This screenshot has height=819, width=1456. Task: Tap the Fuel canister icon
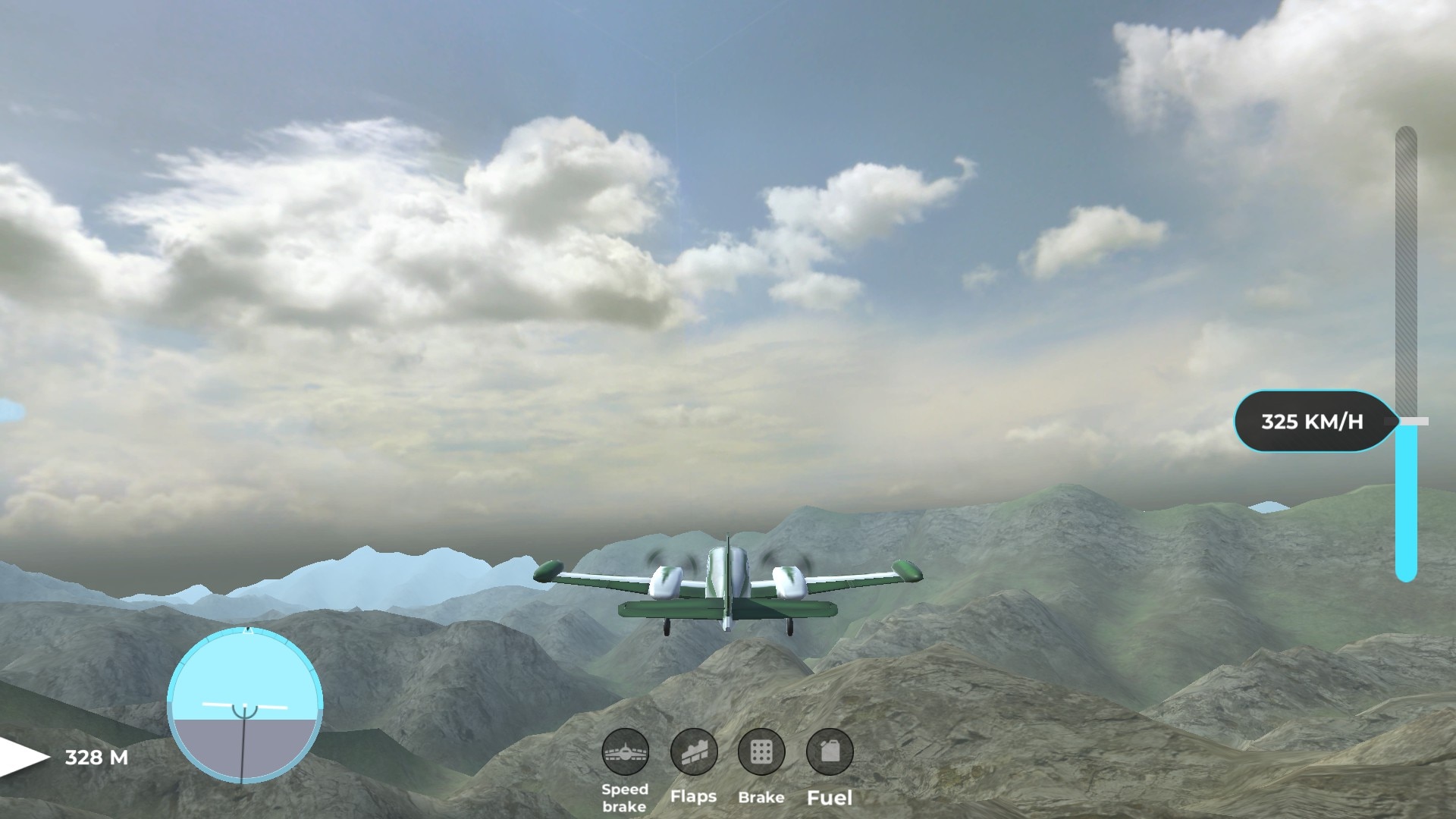tap(830, 752)
